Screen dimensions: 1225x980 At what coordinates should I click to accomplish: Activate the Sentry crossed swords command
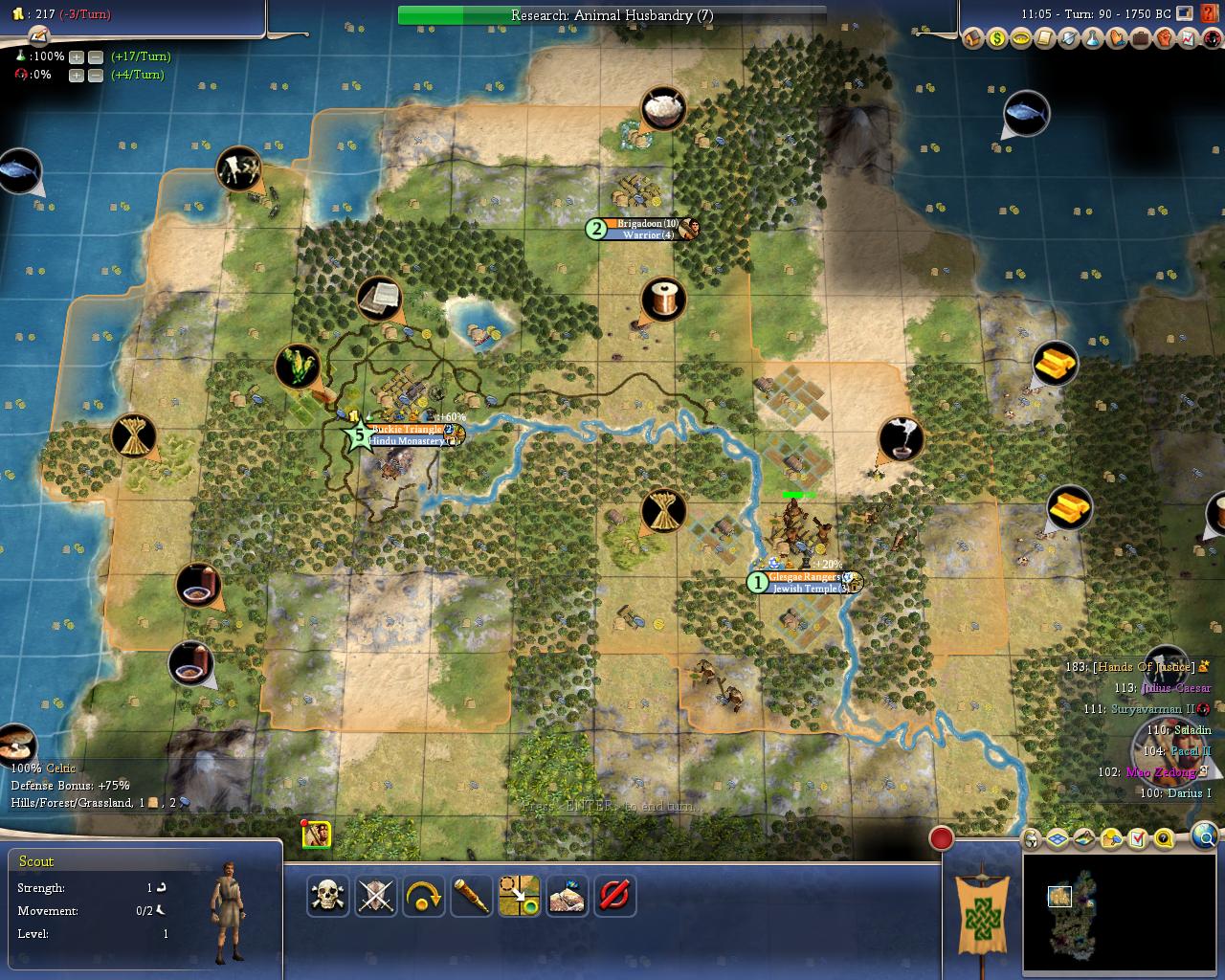click(376, 896)
